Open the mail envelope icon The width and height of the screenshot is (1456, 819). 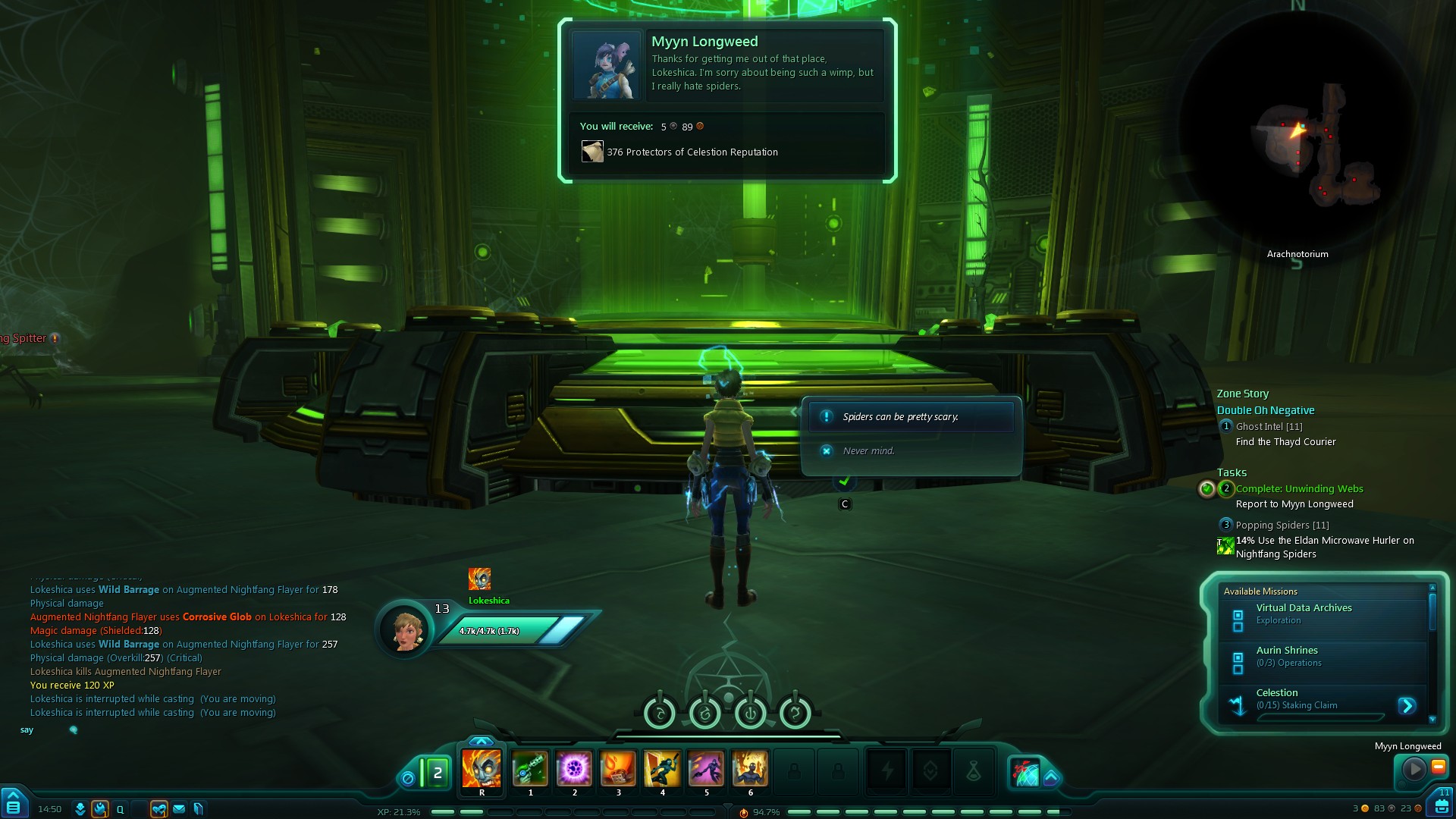click(179, 809)
